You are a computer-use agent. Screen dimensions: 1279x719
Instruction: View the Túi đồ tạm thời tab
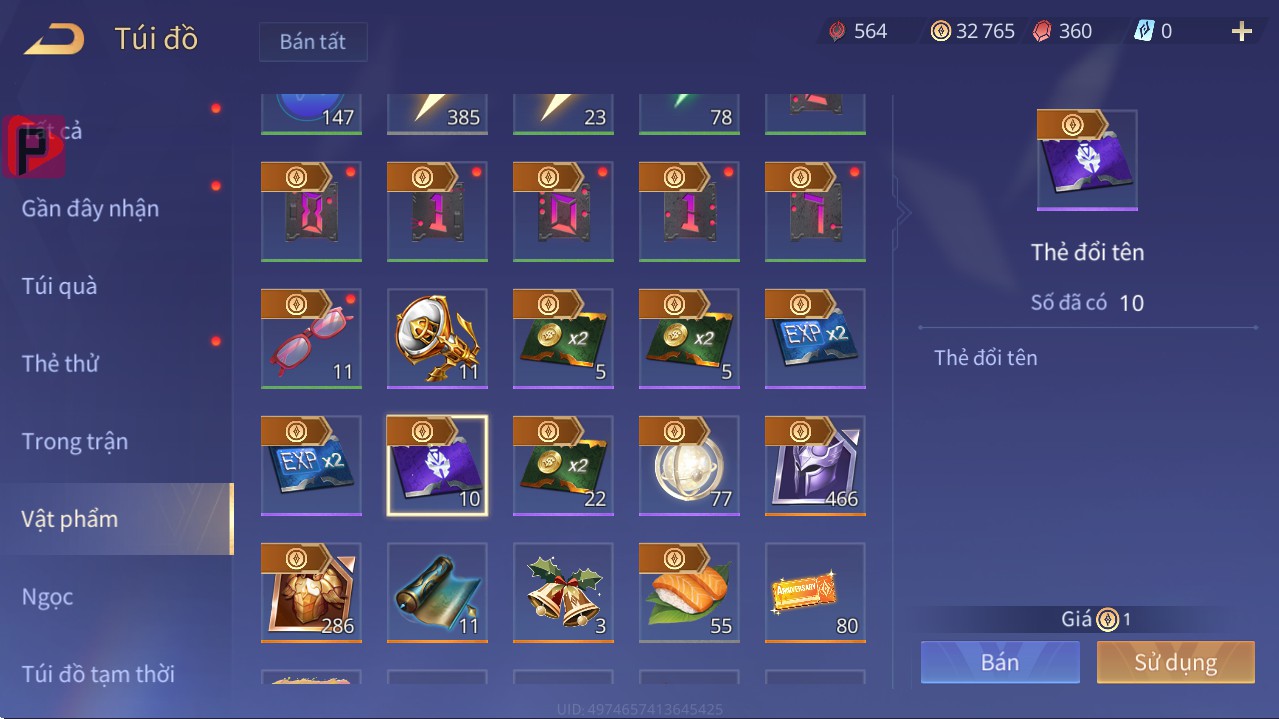click(x=98, y=674)
